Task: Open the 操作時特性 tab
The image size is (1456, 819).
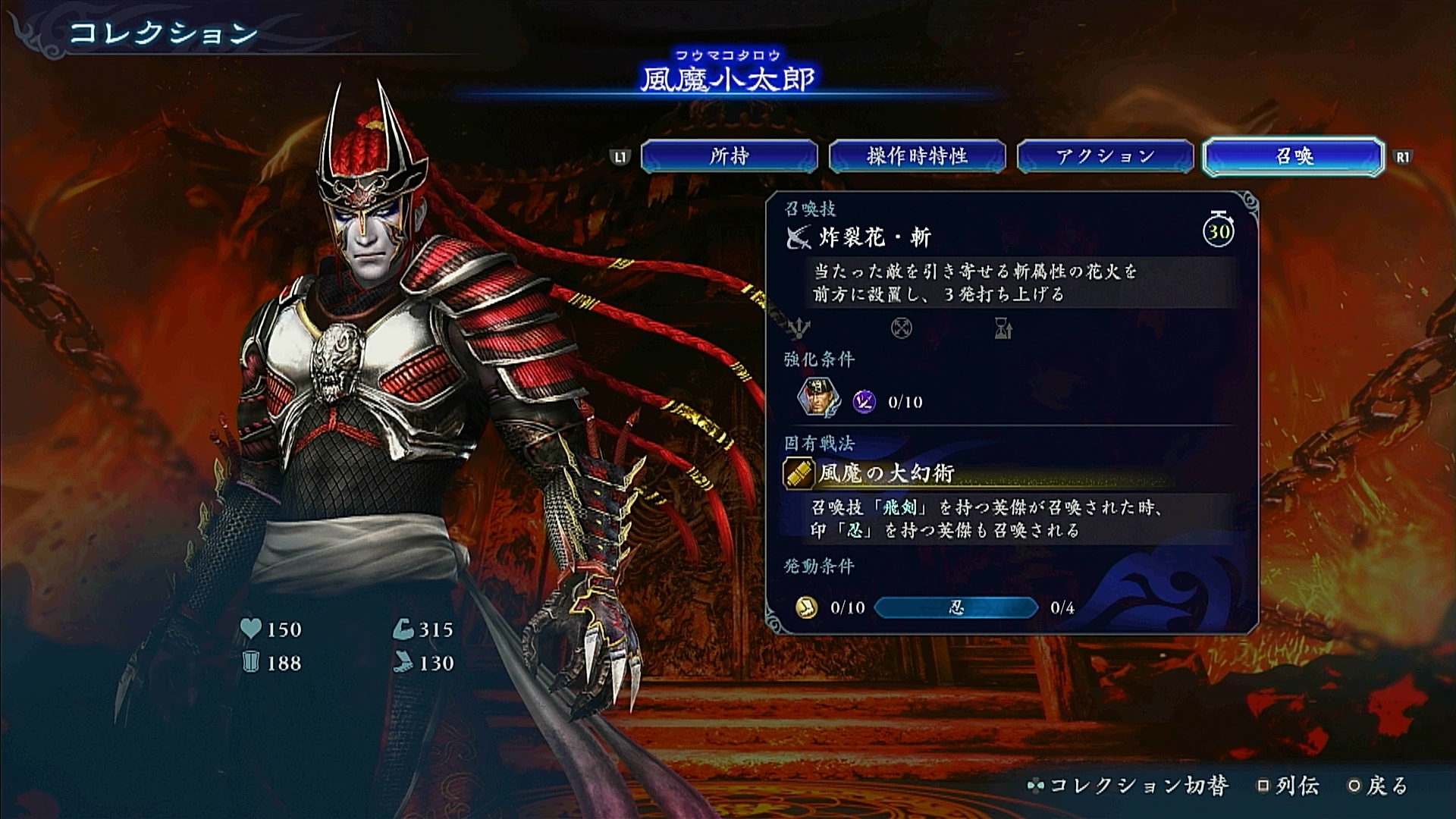Action: pos(917,156)
